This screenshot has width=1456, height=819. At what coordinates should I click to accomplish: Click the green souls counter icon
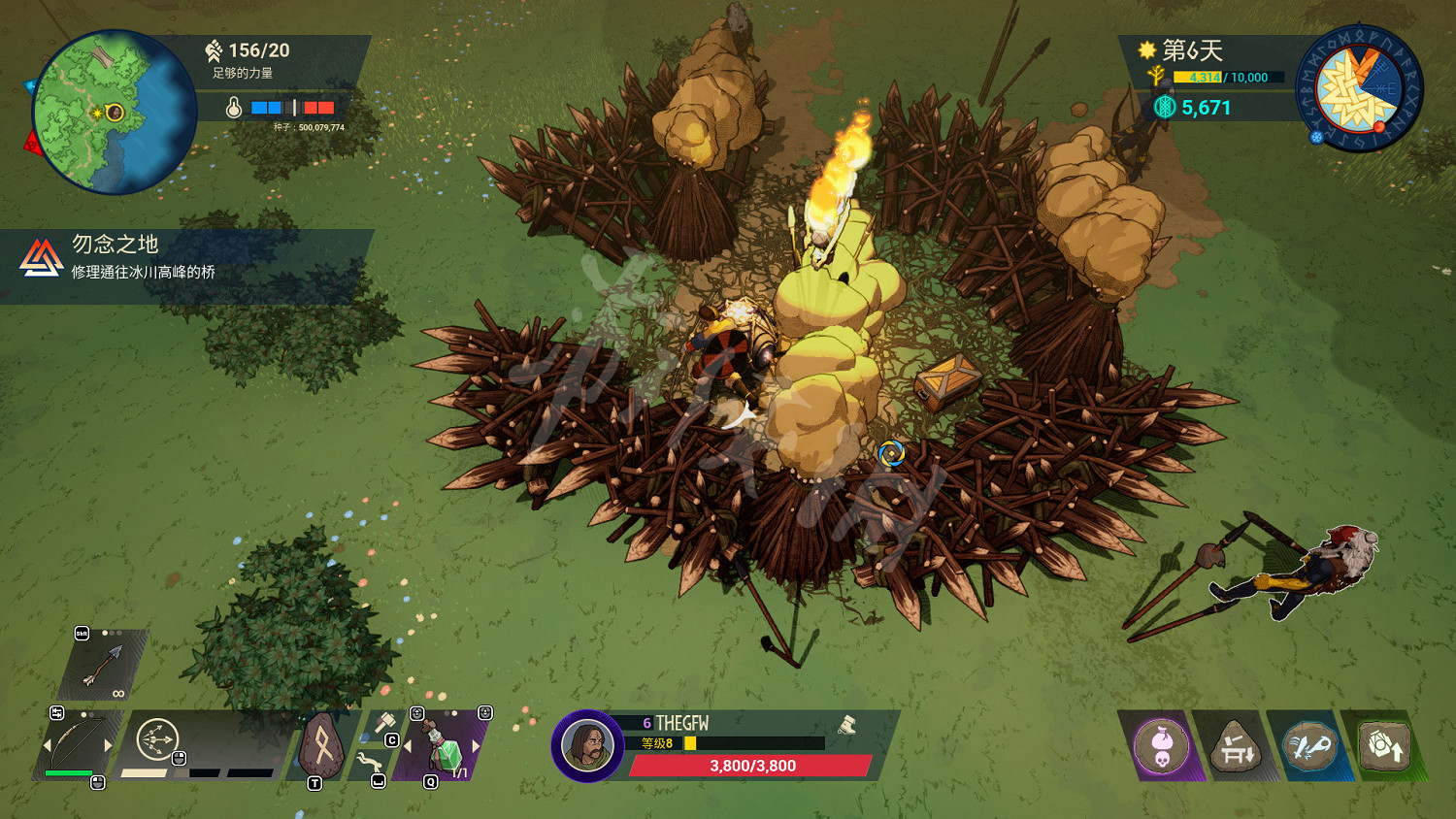(x=1165, y=107)
